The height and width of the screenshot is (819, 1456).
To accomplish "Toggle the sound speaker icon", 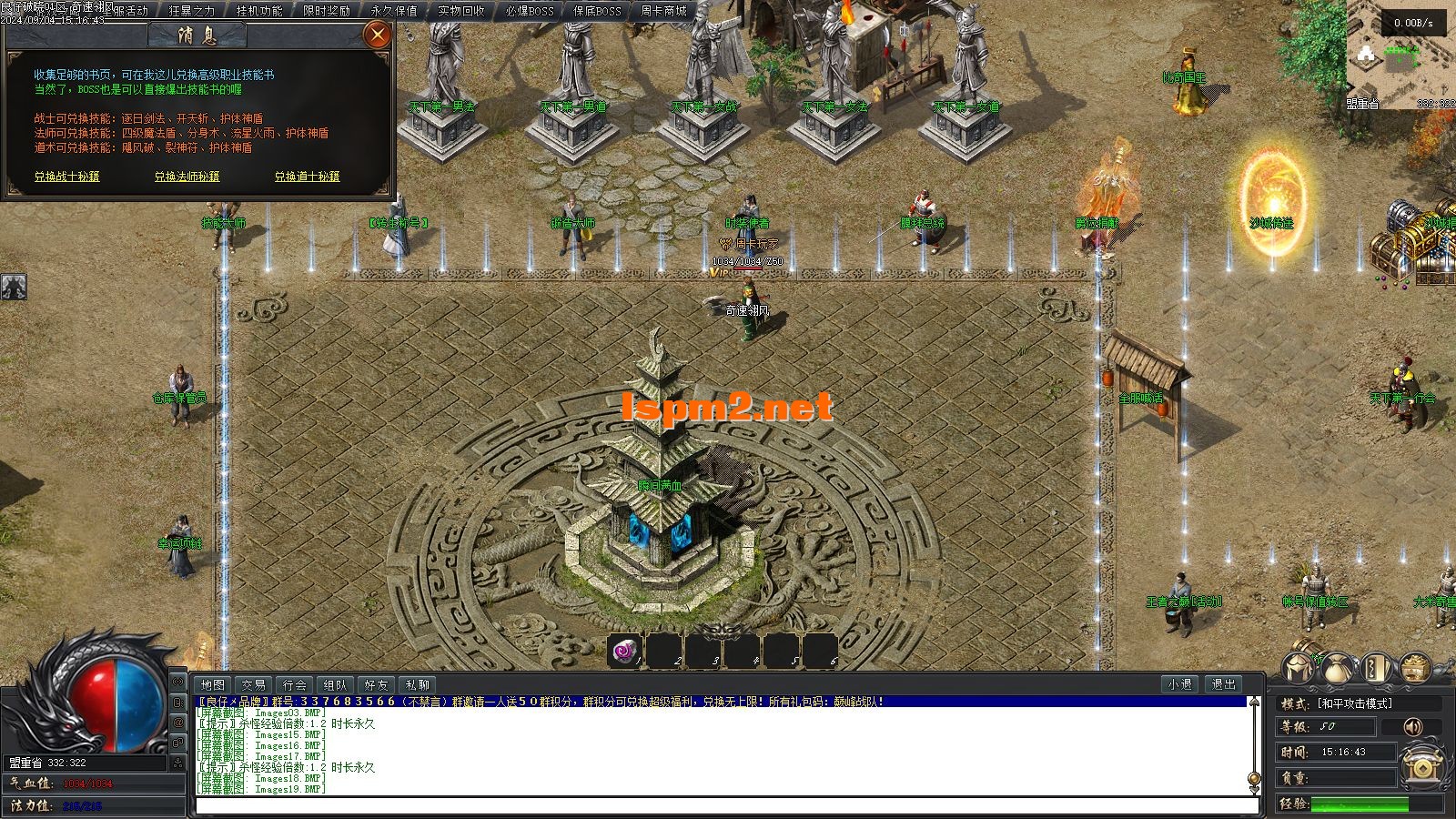I will 1412,726.
